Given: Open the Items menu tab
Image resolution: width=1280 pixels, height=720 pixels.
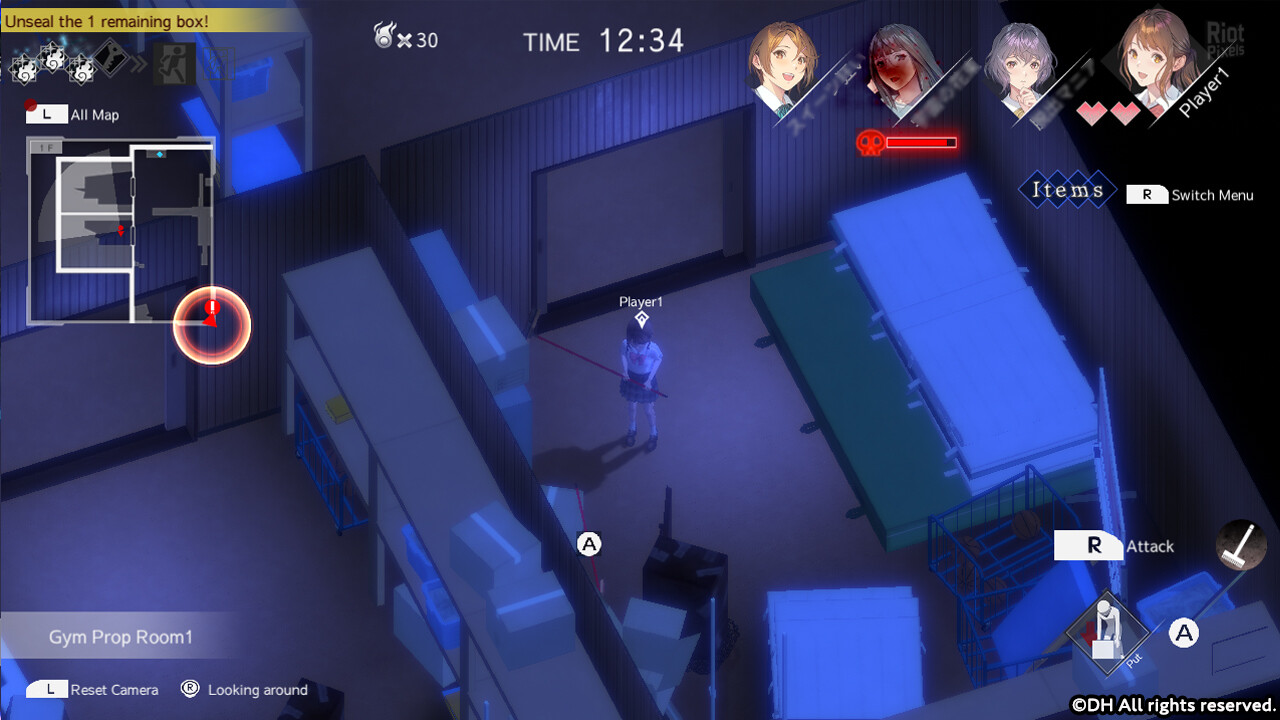Looking at the screenshot, I should click(1067, 190).
